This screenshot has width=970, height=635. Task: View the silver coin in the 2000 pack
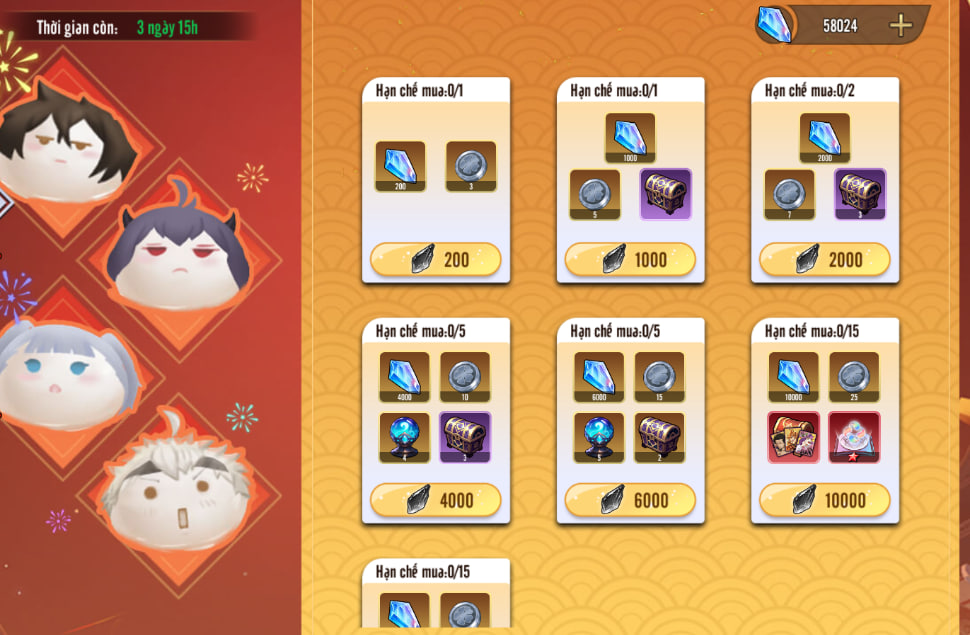coord(789,194)
